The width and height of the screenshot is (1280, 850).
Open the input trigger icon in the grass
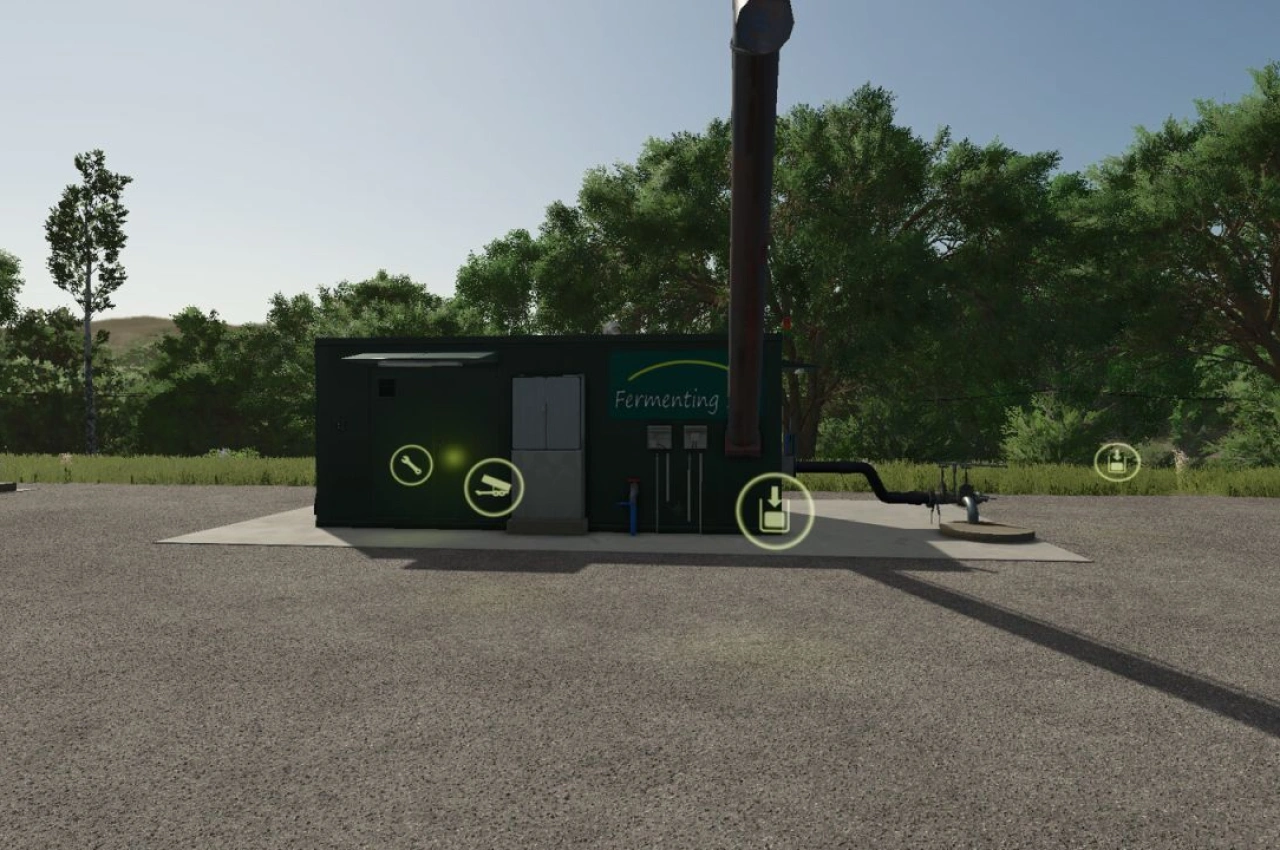(1117, 460)
